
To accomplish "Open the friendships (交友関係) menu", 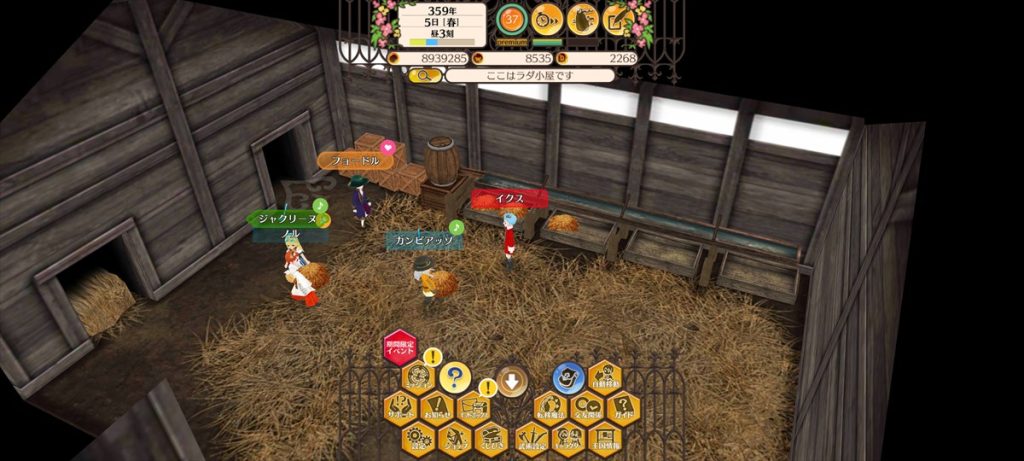I will pos(587,407).
